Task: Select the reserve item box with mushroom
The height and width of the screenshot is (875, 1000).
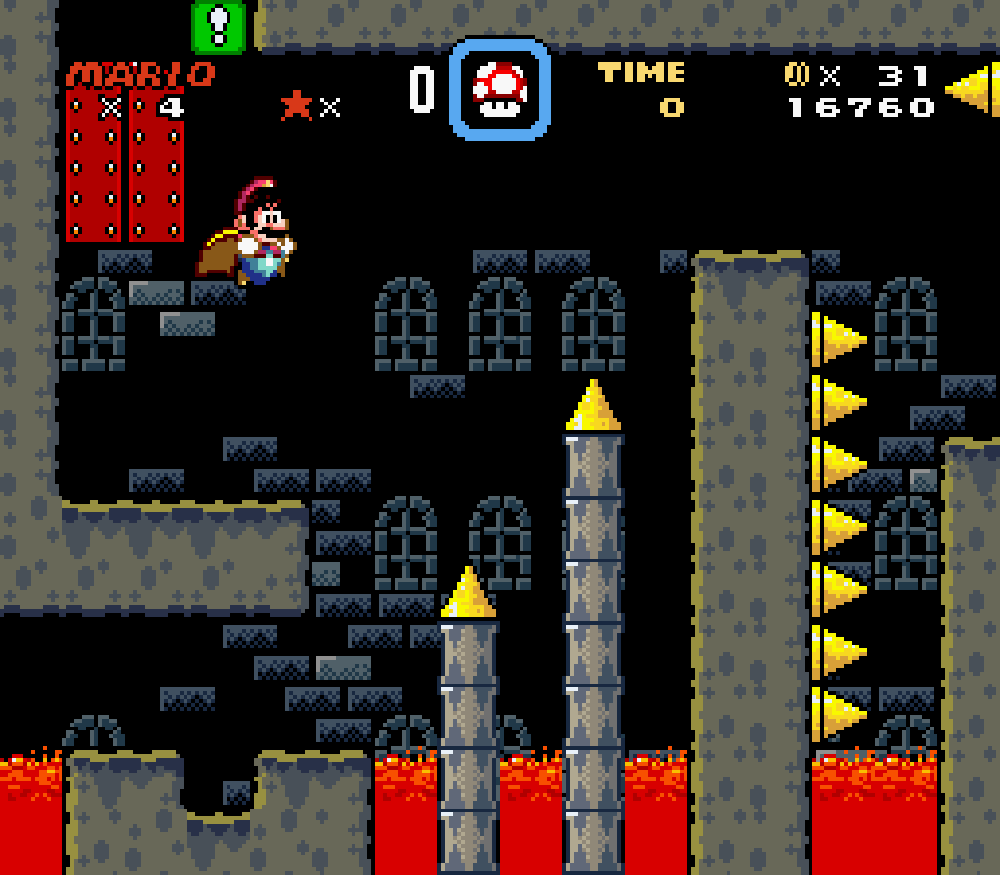Action: point(500,89)
